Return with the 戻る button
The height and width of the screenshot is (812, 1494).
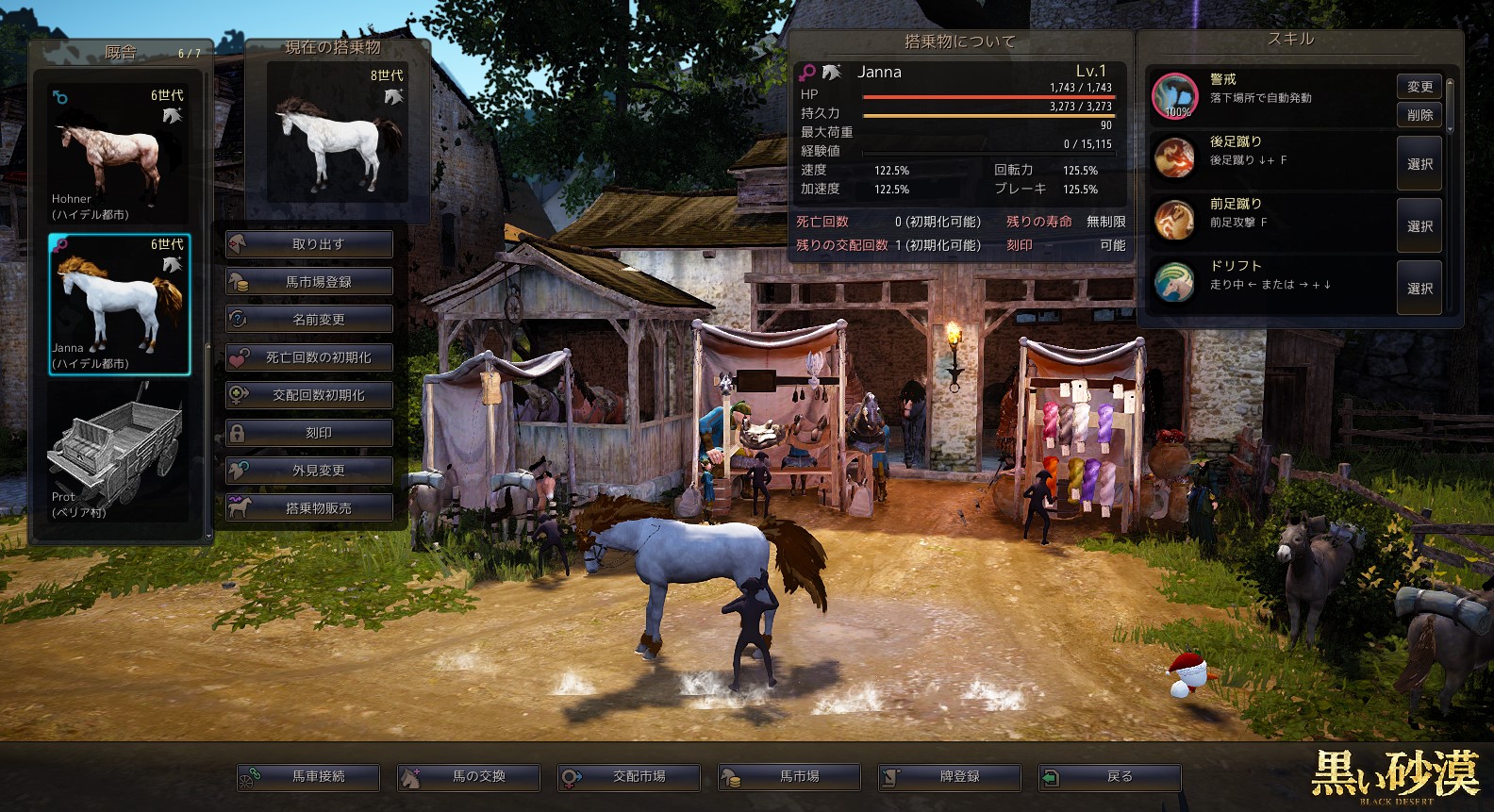(x=1110, y=777)
